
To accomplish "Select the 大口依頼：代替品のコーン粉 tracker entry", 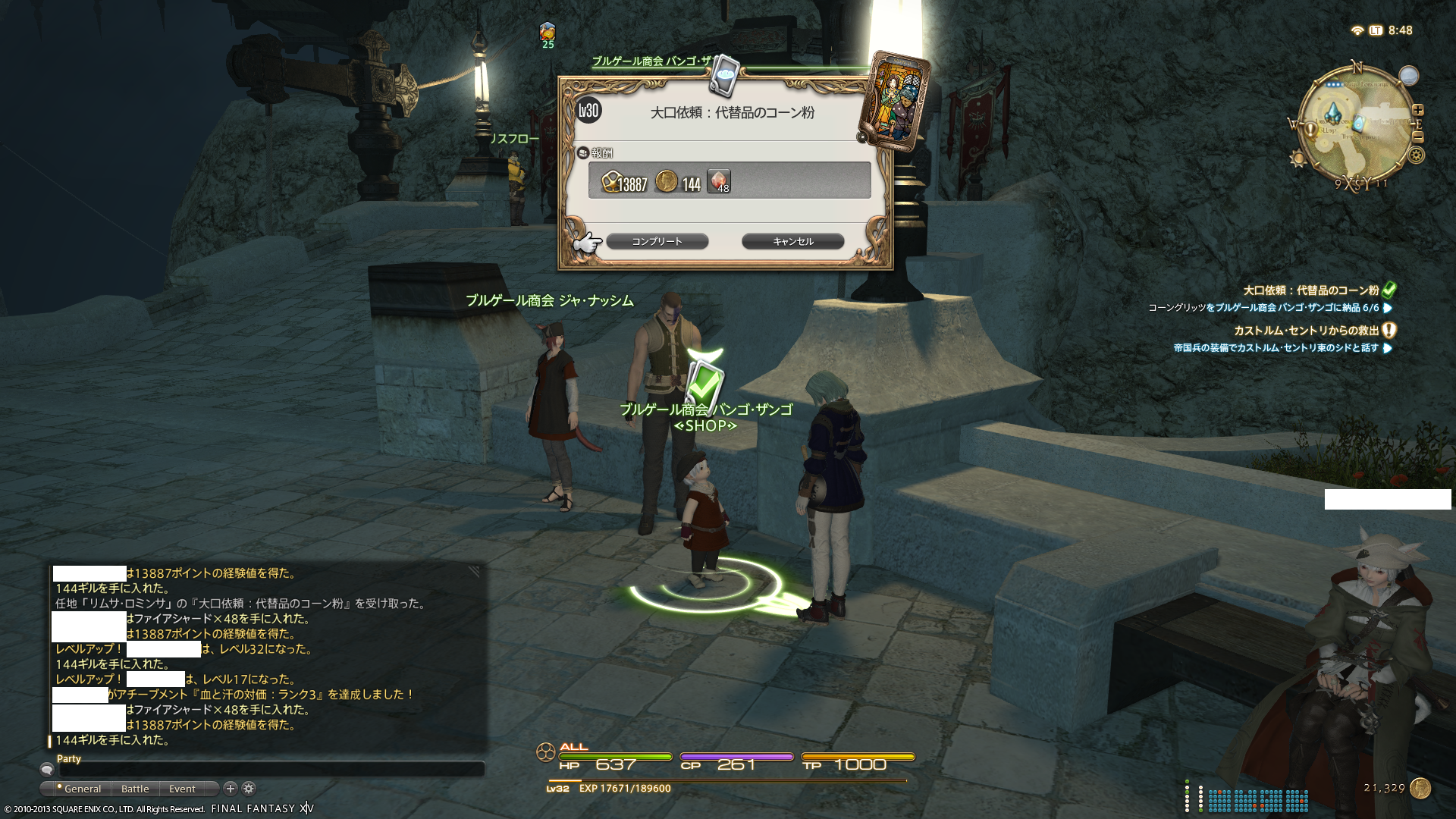I will [x=1310, y=290].
